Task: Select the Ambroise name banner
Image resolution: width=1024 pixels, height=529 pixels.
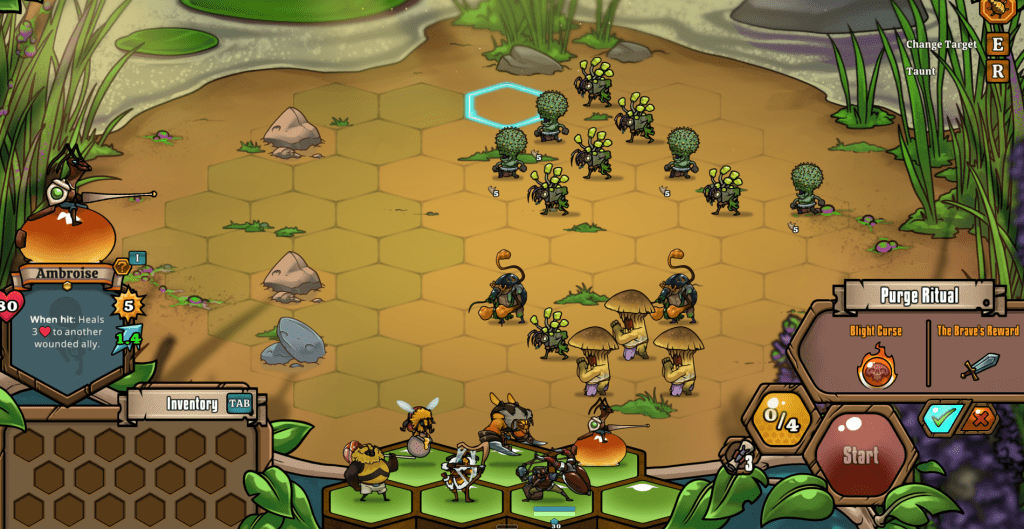Action: click(69, 273)
